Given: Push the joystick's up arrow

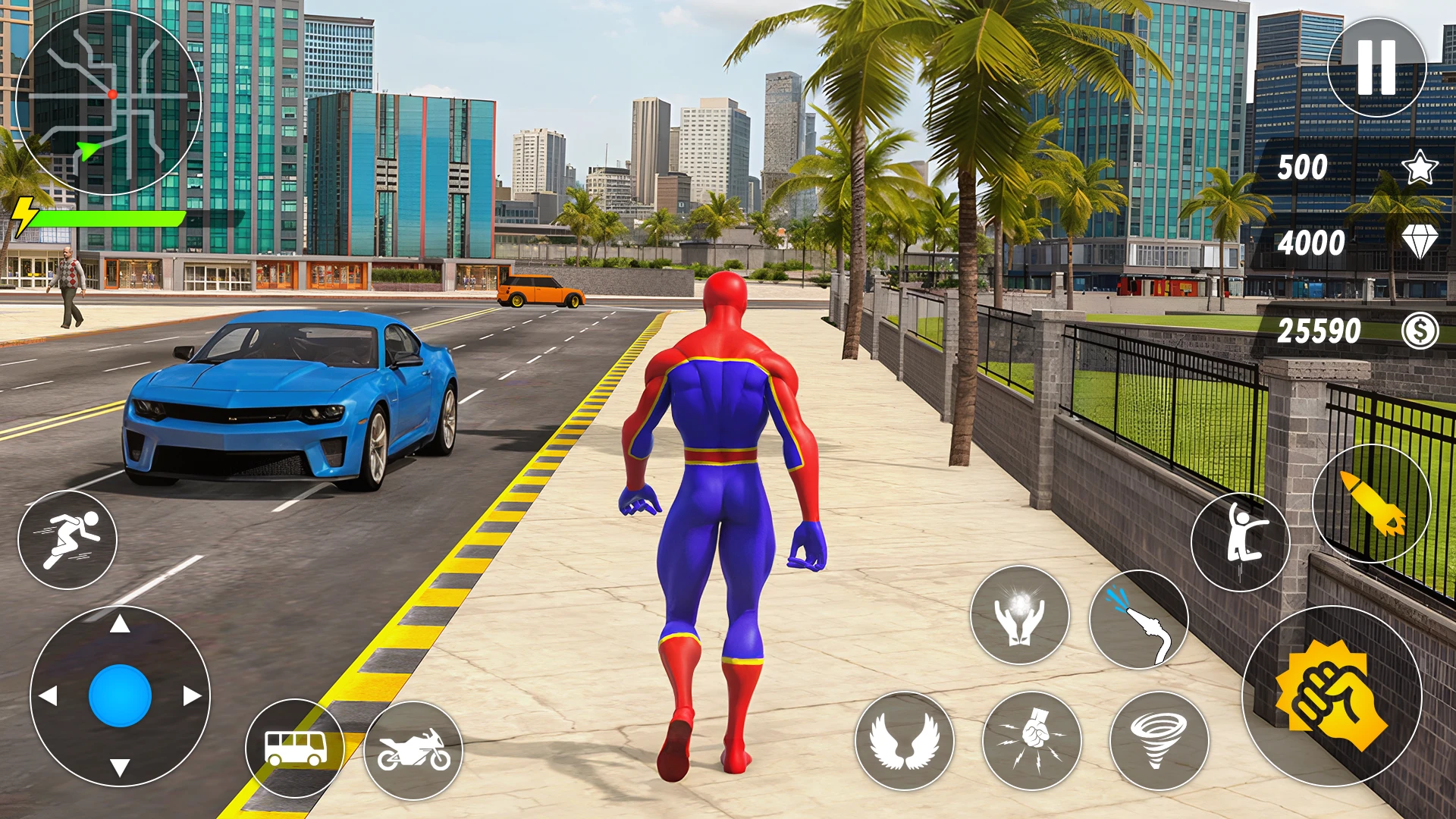Looking at the screenshot, I should pyautogui.click(x=120, y=624).
